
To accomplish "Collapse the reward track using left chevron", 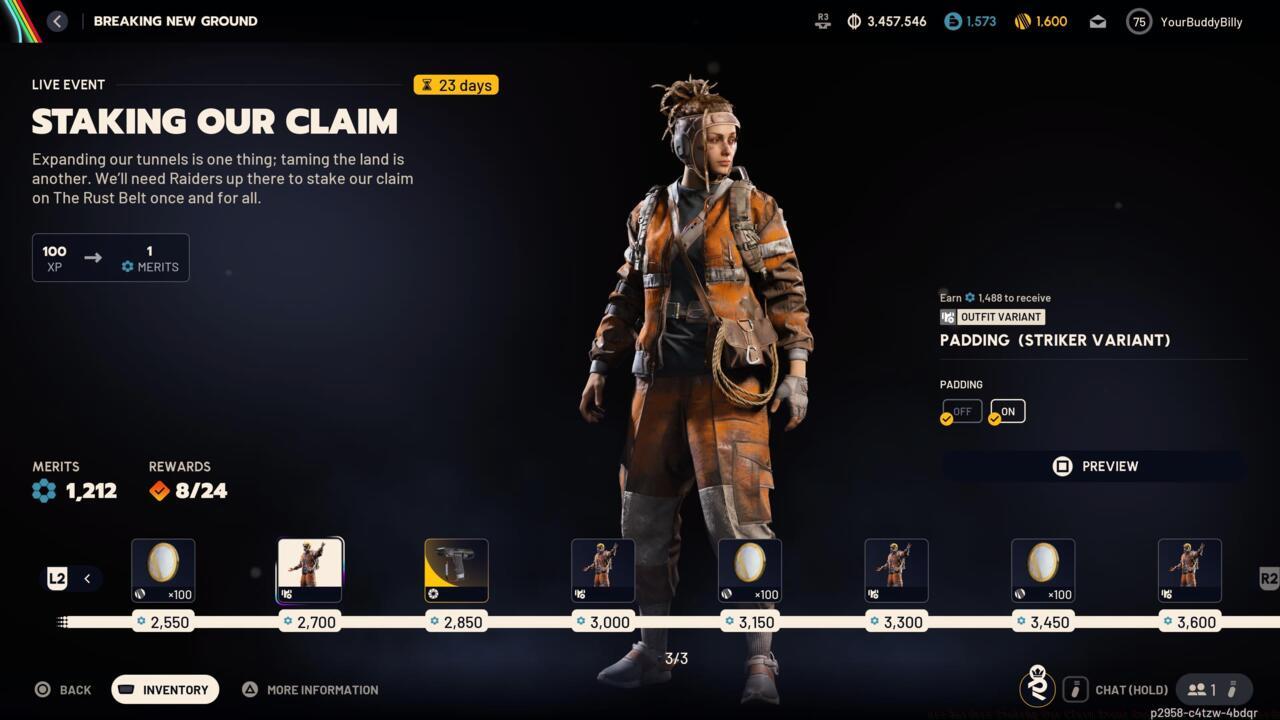I will pyautogui.click(x=87, y=578).
